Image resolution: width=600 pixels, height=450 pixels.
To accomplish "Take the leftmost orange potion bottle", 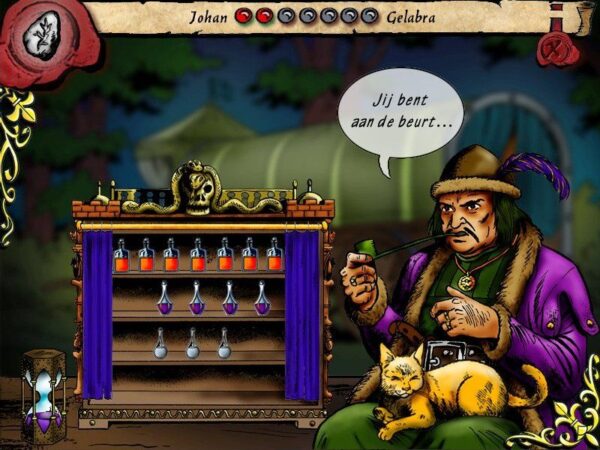I will tap(121, 257).
